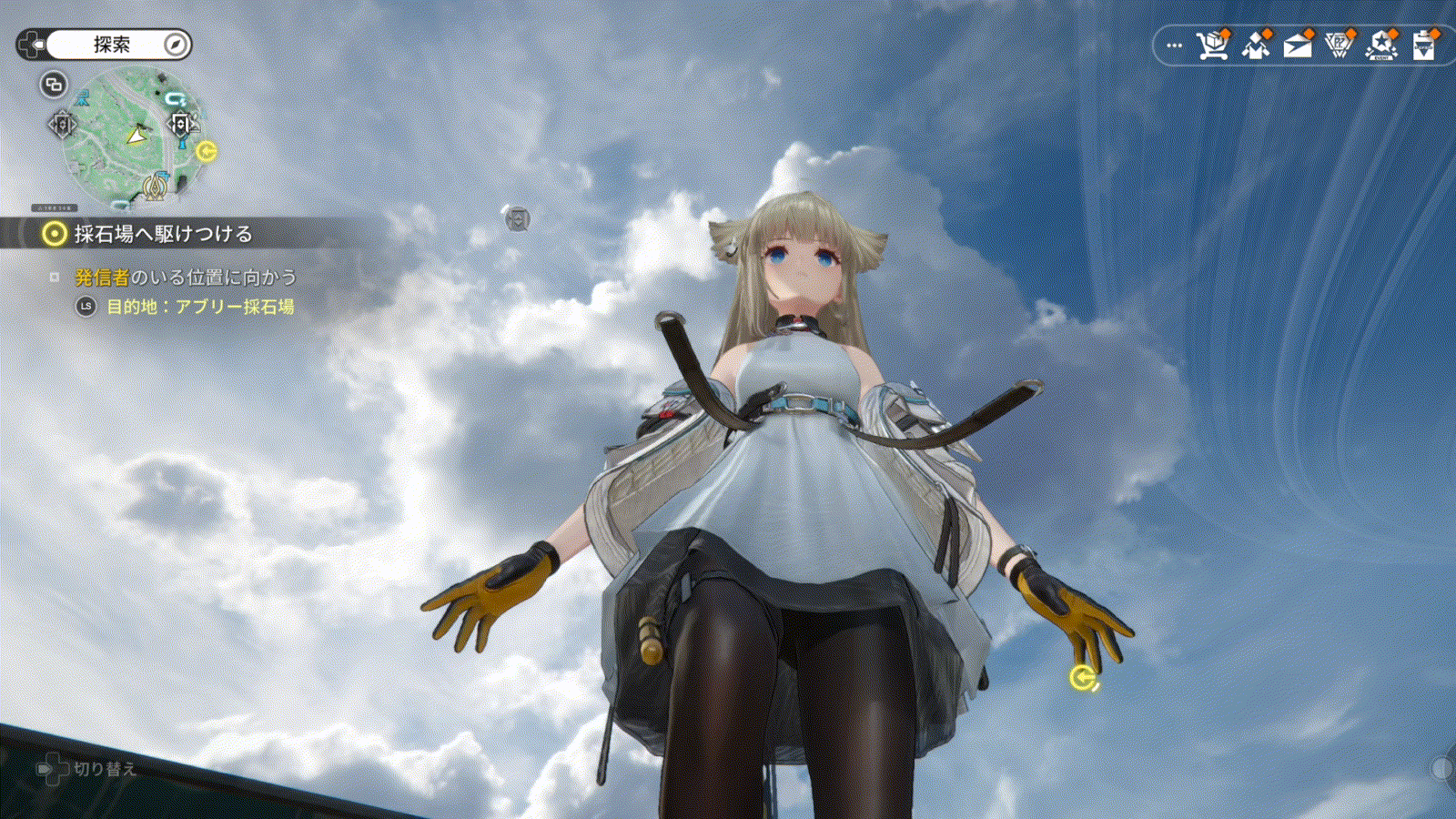The image size is (1456, 819).
Task: Click the 探索 exploration mode button
Action: (112, 45)
